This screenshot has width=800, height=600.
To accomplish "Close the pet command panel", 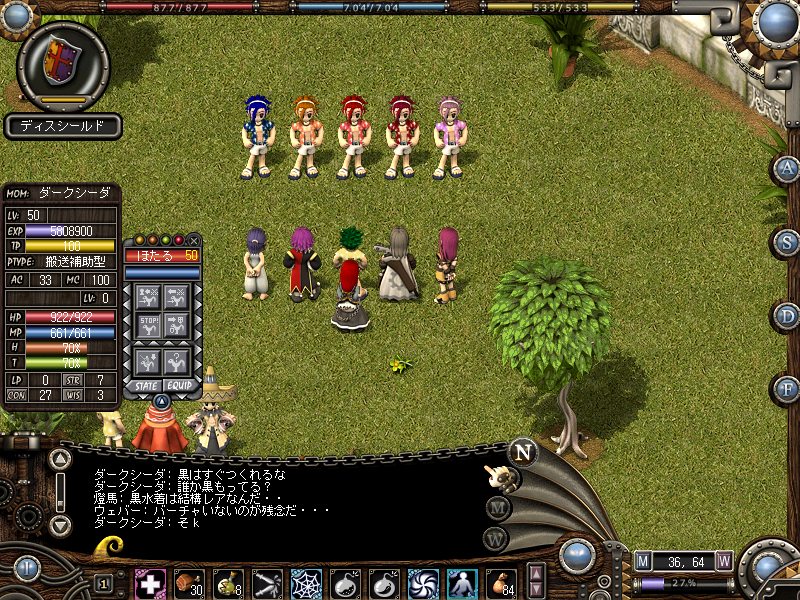I will point(194,240).
